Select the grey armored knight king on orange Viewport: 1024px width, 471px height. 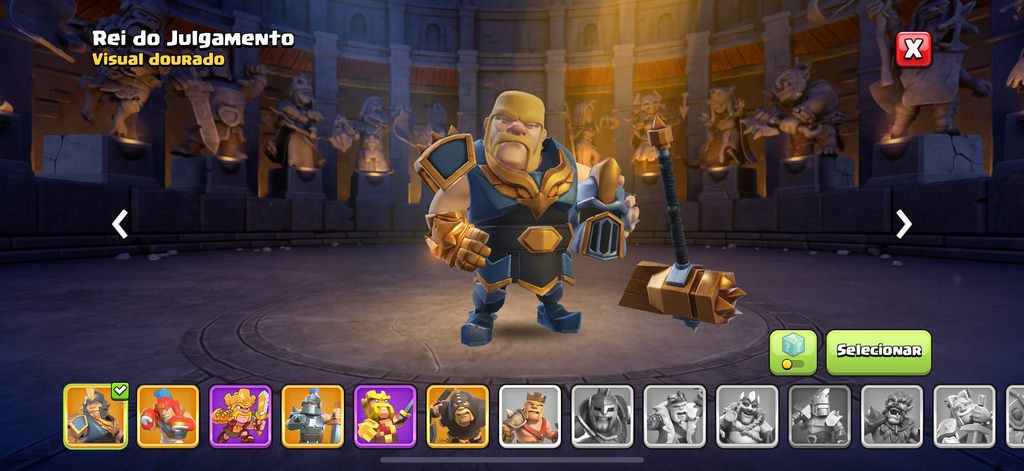point(313,416)
